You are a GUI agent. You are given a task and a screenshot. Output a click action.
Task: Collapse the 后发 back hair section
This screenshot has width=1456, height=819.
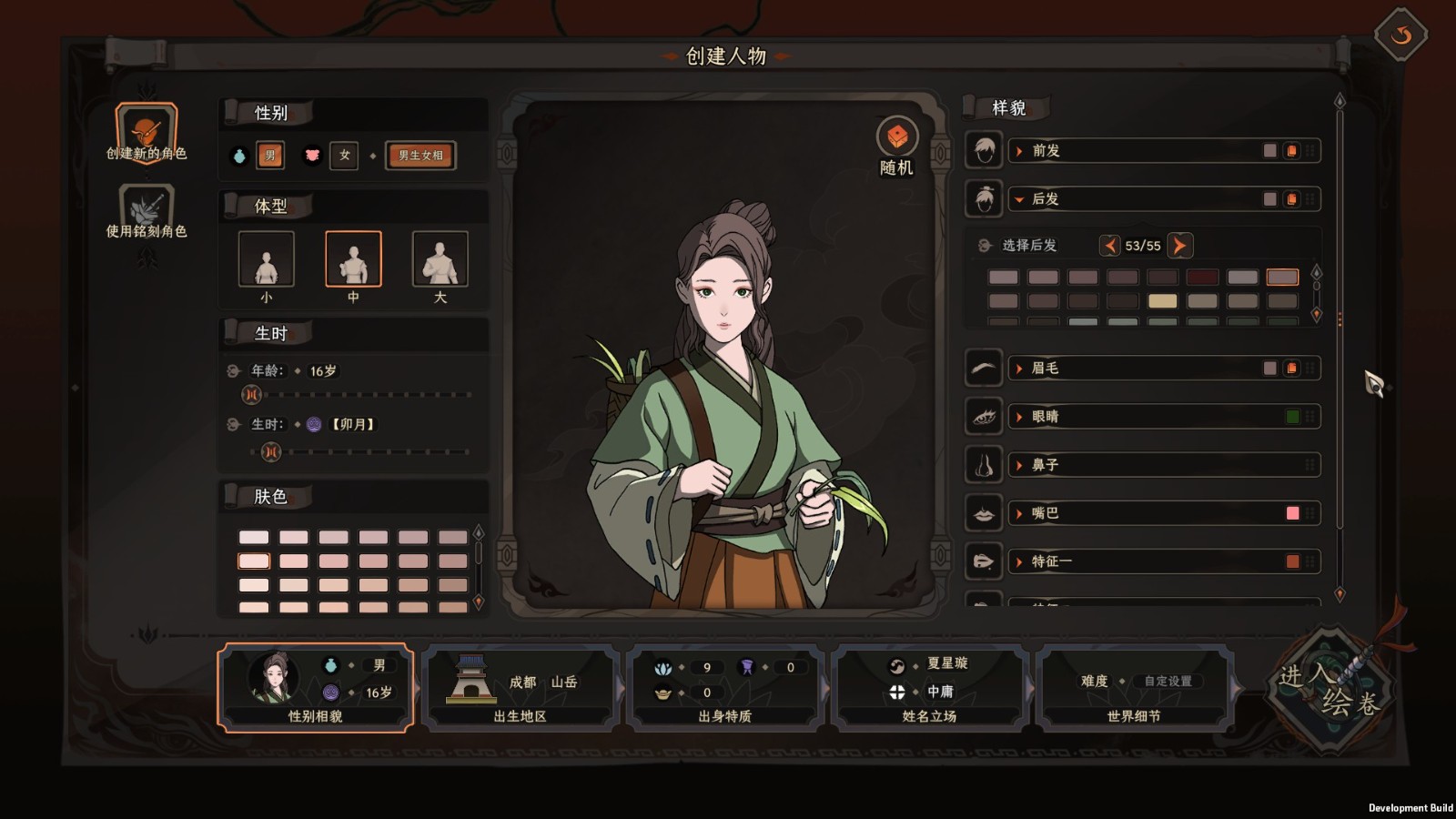pyautogui.click(x=1137, y=199)
